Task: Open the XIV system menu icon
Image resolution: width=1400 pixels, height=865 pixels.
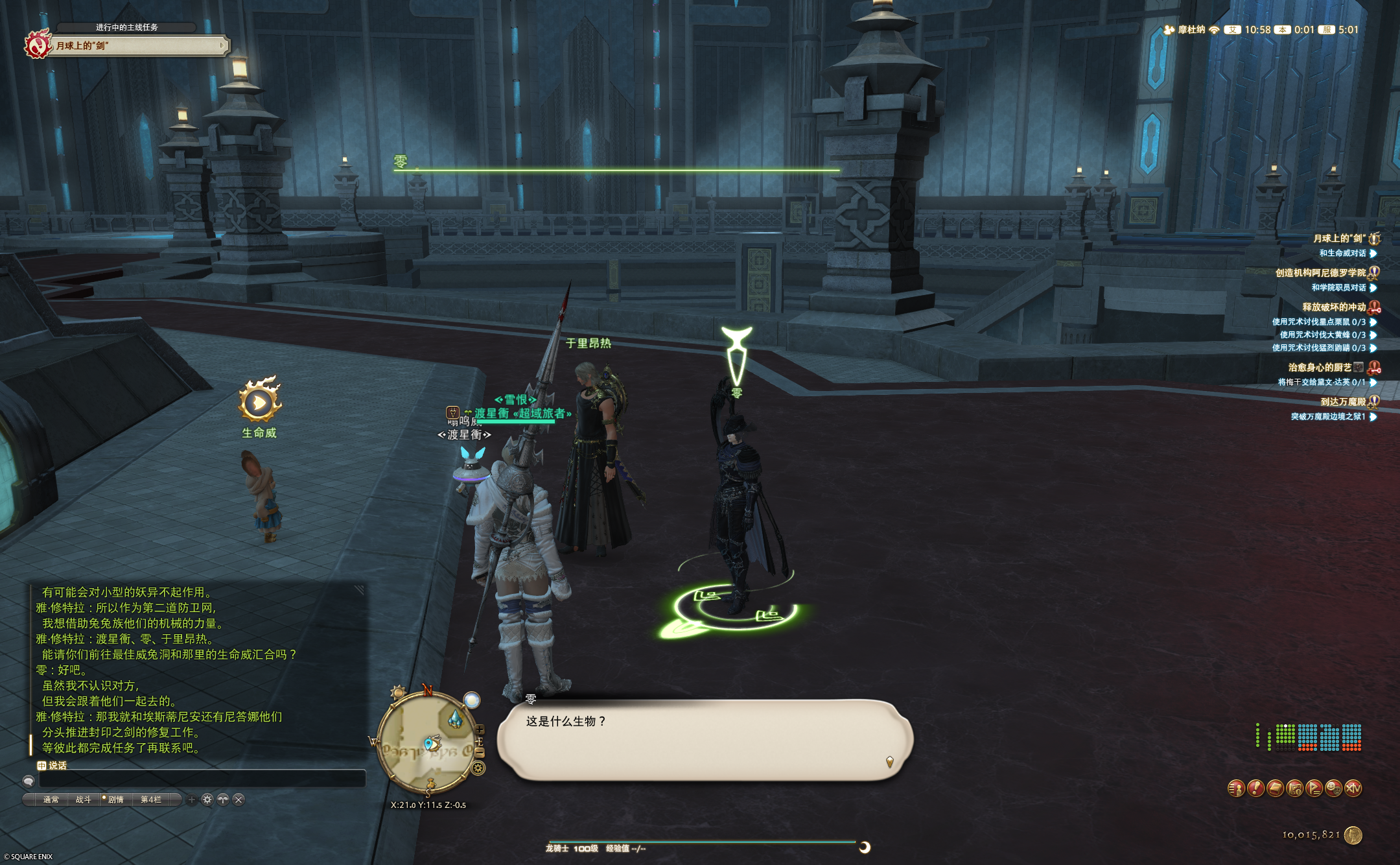Action: [x=1353, y=788]
